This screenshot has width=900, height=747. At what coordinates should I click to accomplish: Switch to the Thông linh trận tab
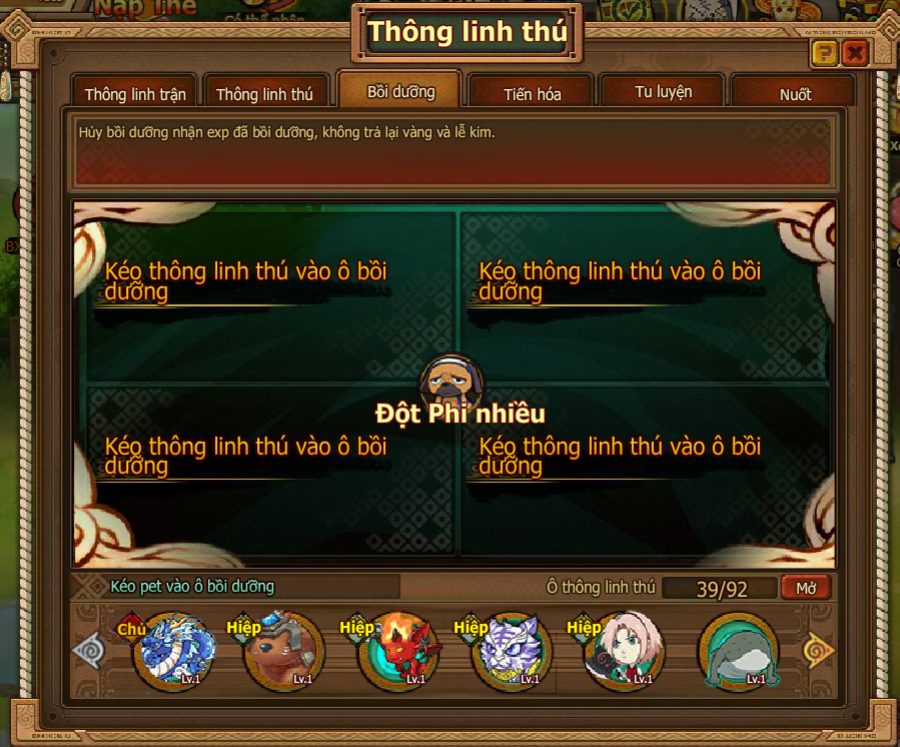click(x=135, y=95)
